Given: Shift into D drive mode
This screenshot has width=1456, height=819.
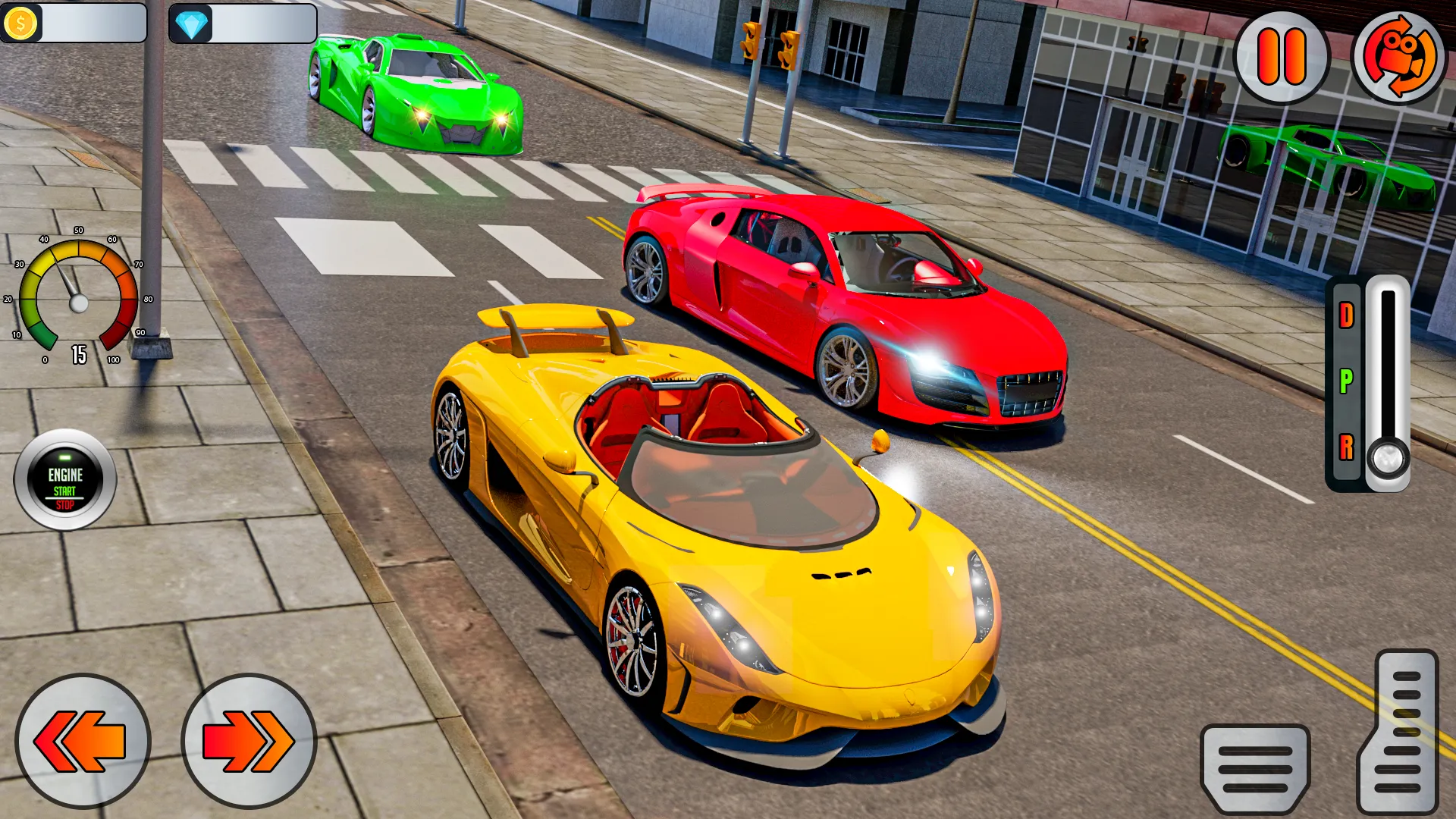Looking at the screenshot, I should click(x=1346, y=315).
